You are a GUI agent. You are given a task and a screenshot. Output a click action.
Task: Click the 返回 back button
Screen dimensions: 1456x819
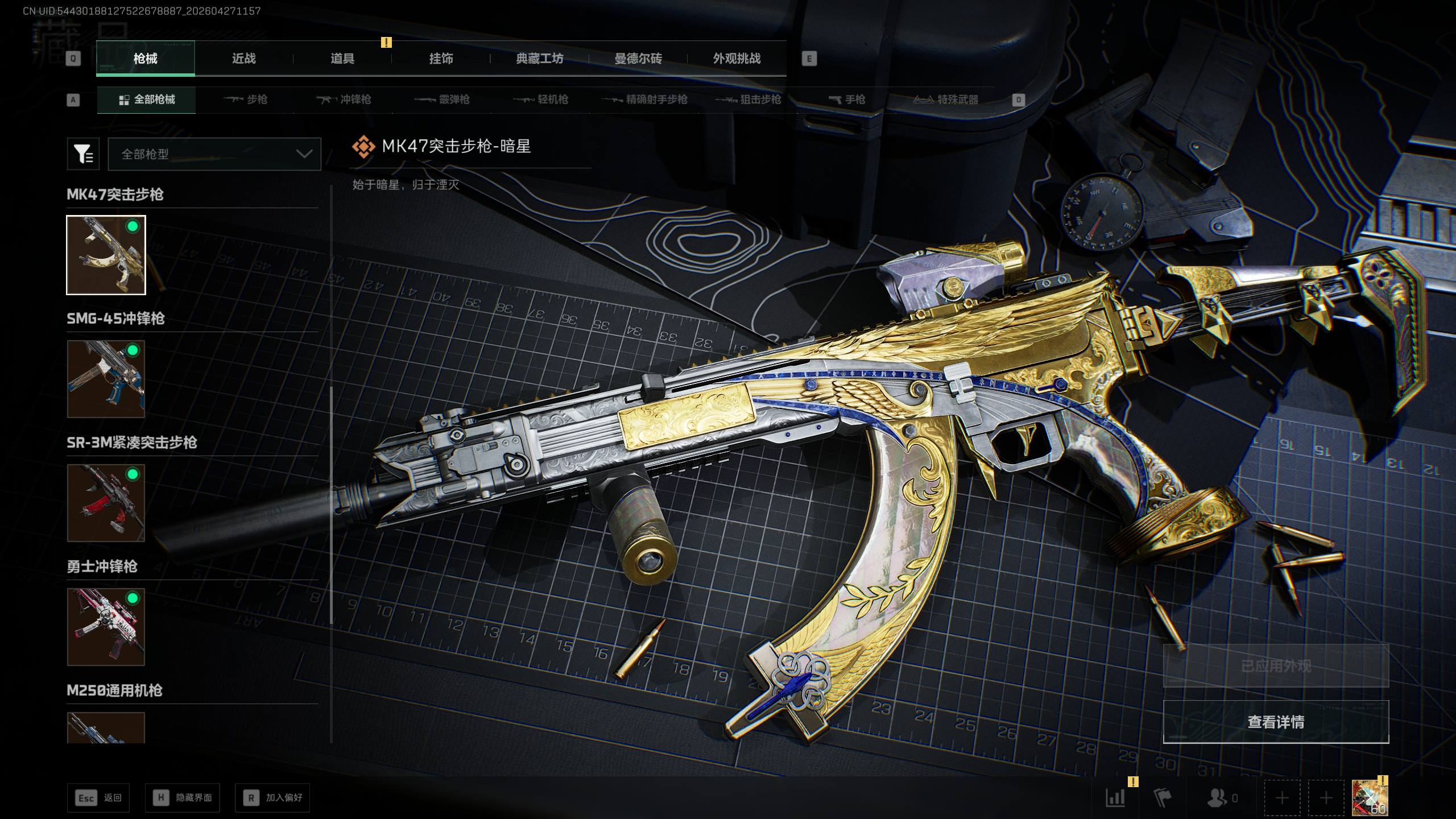(x=98, y=798)
